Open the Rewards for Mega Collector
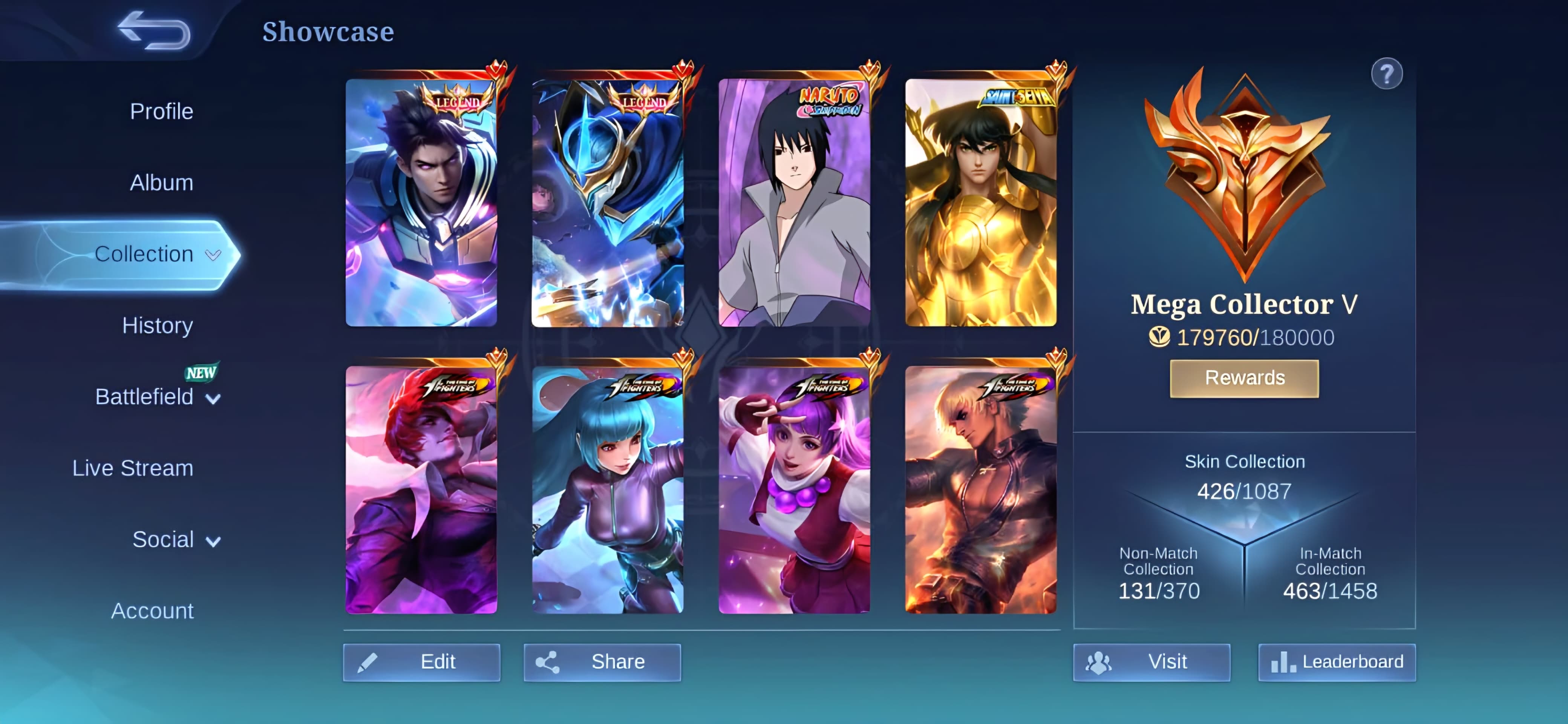Image resolution: width=1568 pixels, height=724 pixels. click(x=1244, y=378)
